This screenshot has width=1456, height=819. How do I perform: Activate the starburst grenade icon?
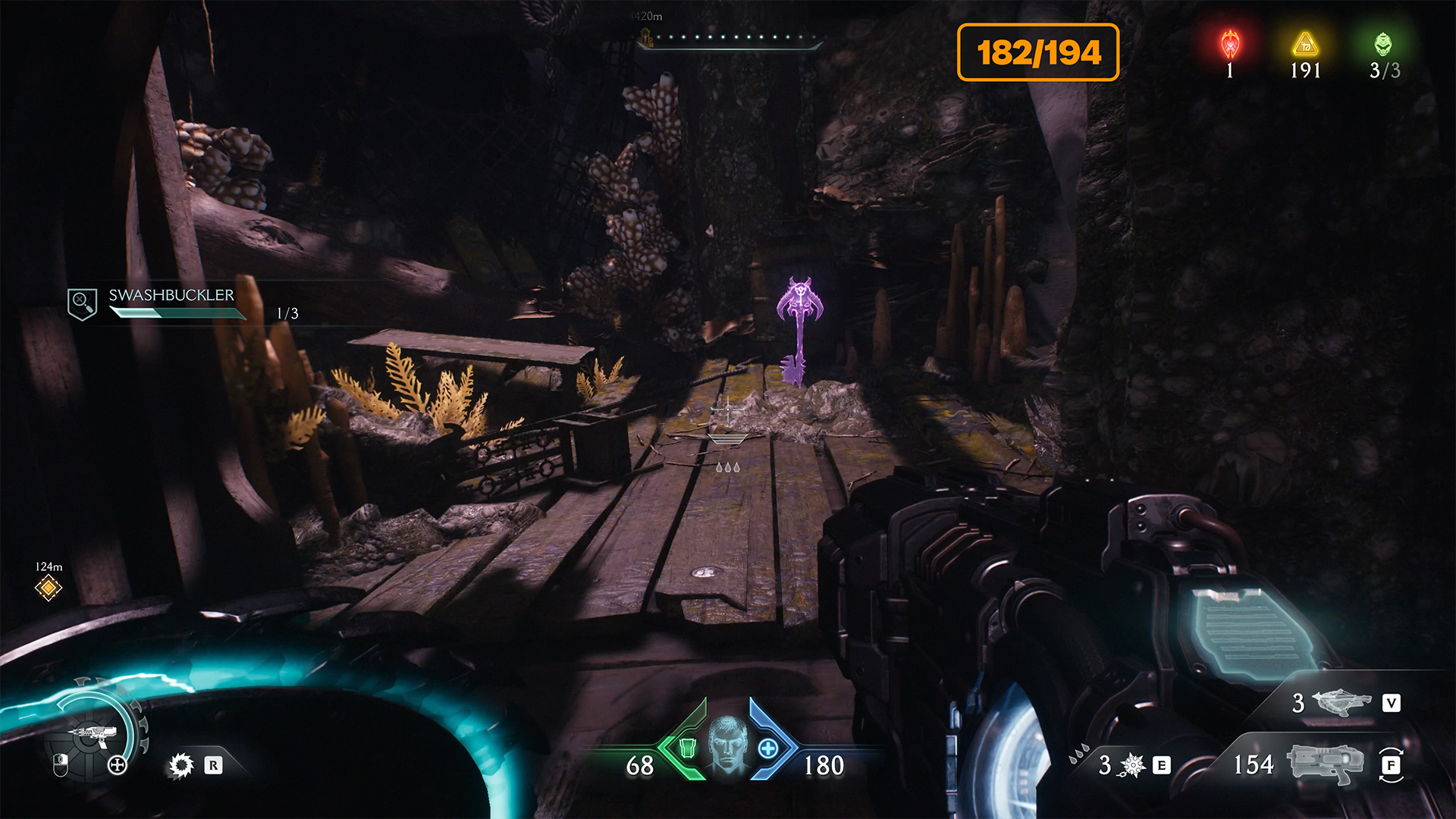click(x=1132, y=765)
